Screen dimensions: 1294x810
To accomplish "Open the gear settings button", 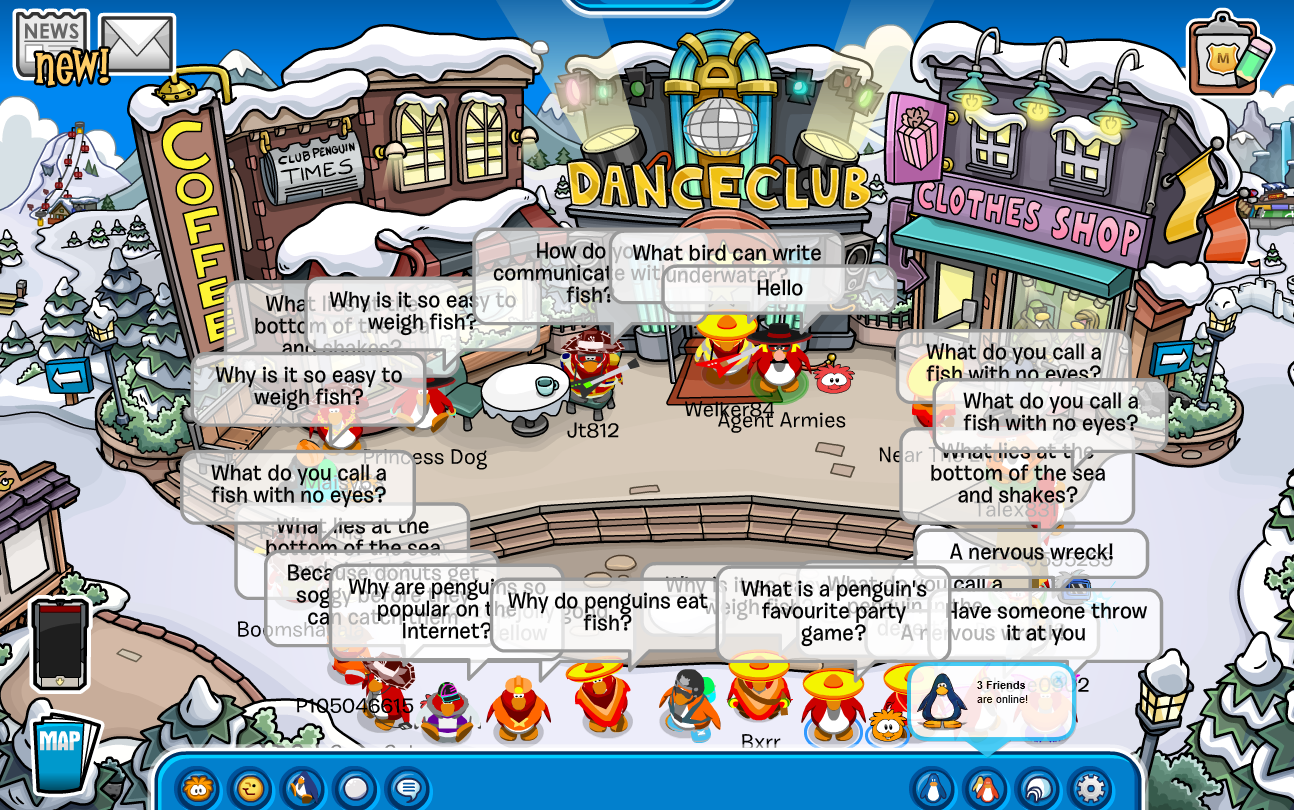I will (1089, 788).
